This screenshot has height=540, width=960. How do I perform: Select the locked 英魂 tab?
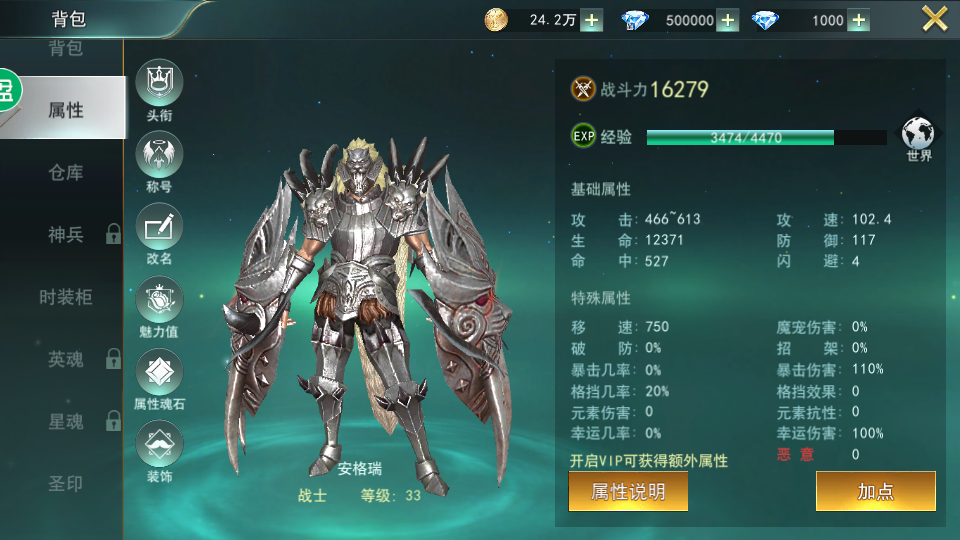tap(65, 359)
